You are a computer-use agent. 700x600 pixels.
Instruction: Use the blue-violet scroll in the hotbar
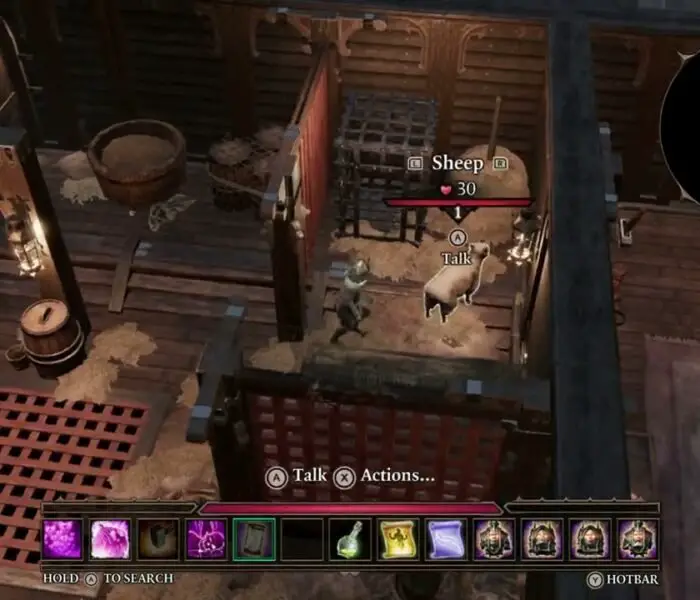[446, 539]
